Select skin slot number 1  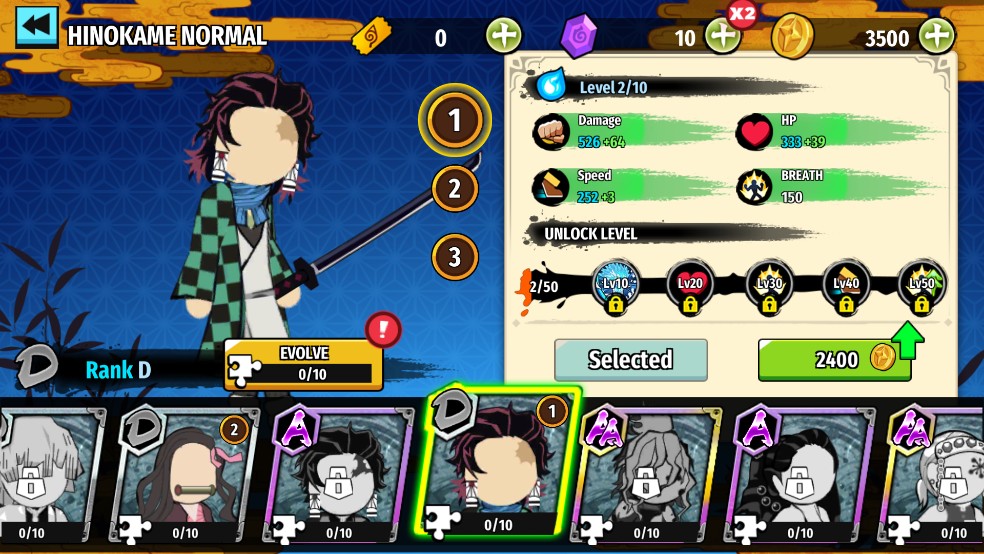point(454,121)
